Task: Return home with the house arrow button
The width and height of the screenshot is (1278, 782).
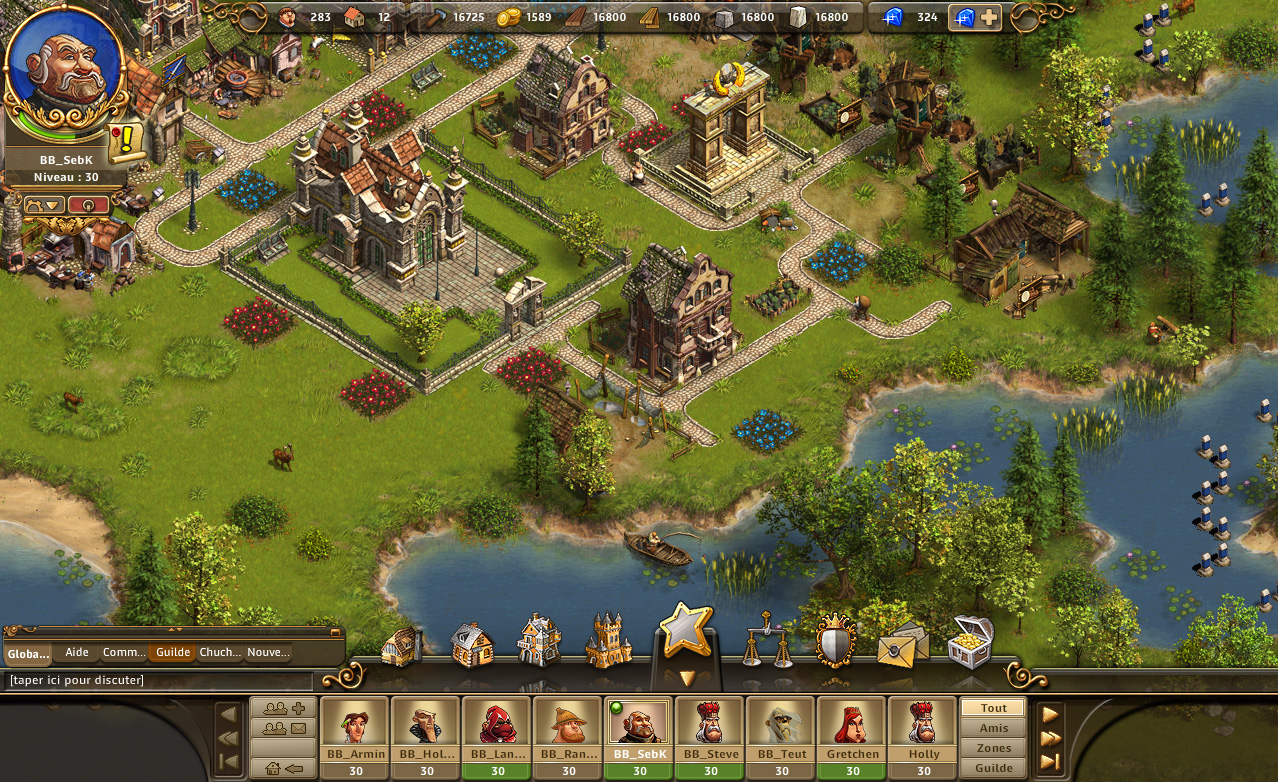Action: click(x=283, y=768)
